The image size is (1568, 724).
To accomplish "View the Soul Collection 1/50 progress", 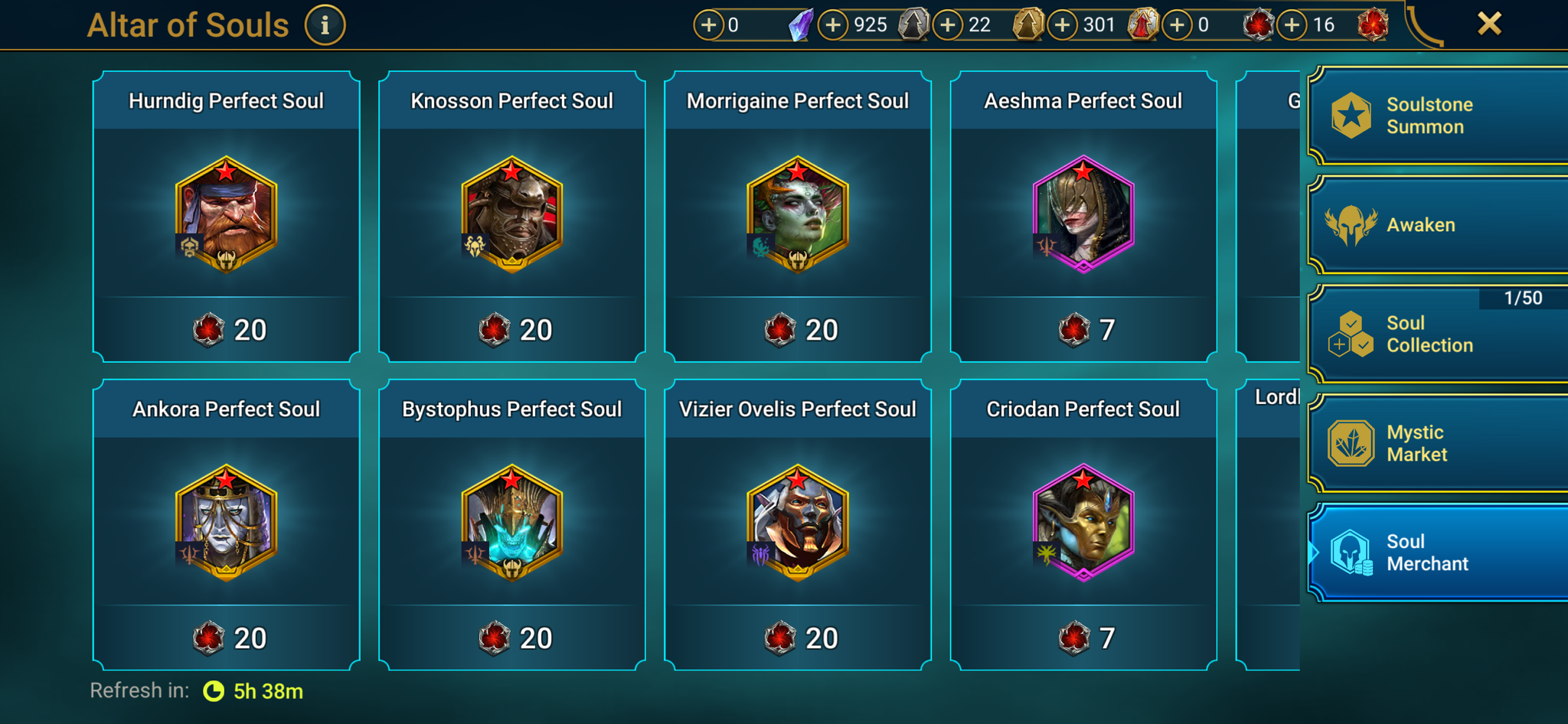I will (1525, 298).
